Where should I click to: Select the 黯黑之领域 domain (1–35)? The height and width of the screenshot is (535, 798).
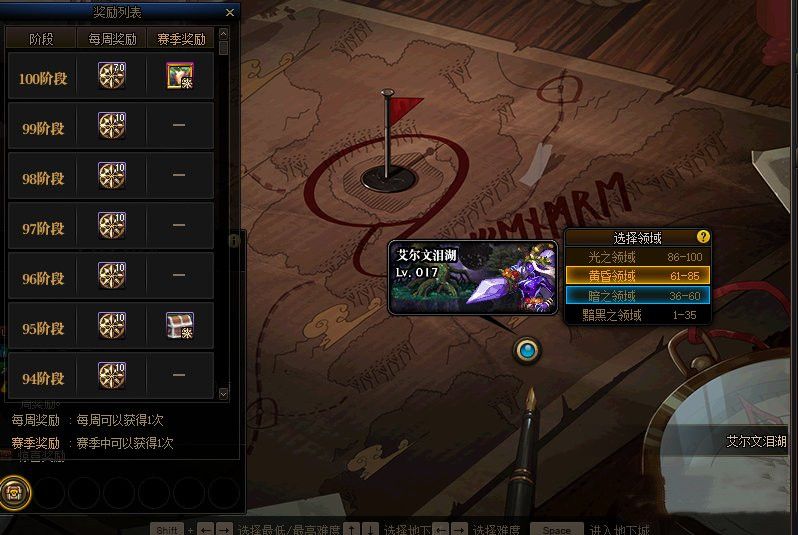(638, 314)
